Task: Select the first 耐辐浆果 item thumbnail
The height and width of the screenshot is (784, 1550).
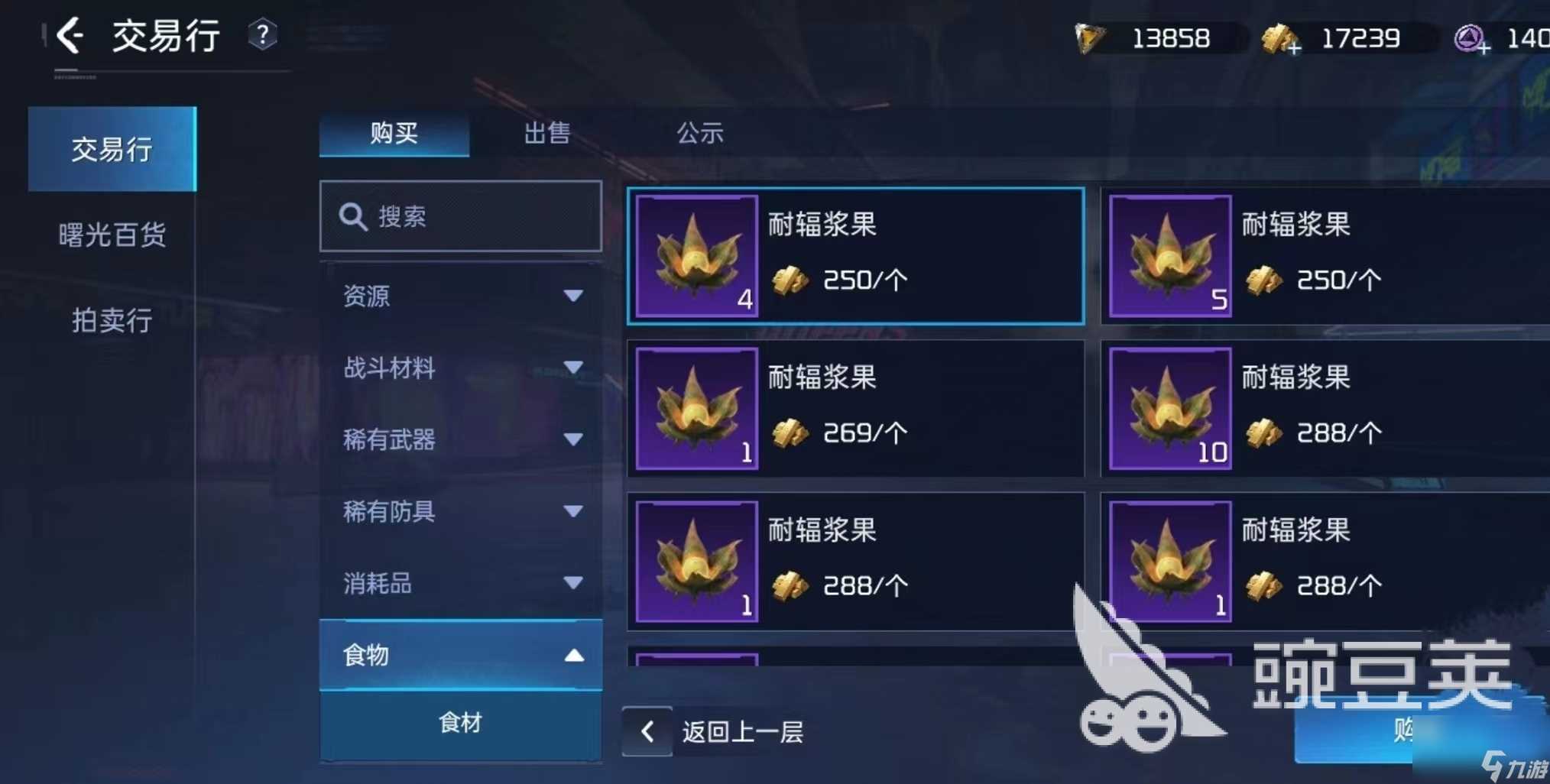Action: (x=696, y=256)
